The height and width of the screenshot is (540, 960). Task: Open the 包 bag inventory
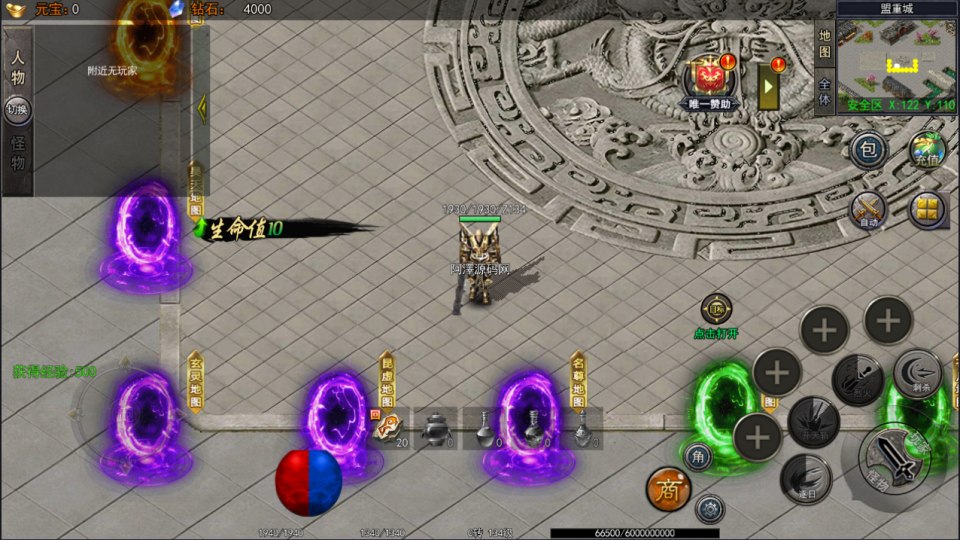(869, 151)
